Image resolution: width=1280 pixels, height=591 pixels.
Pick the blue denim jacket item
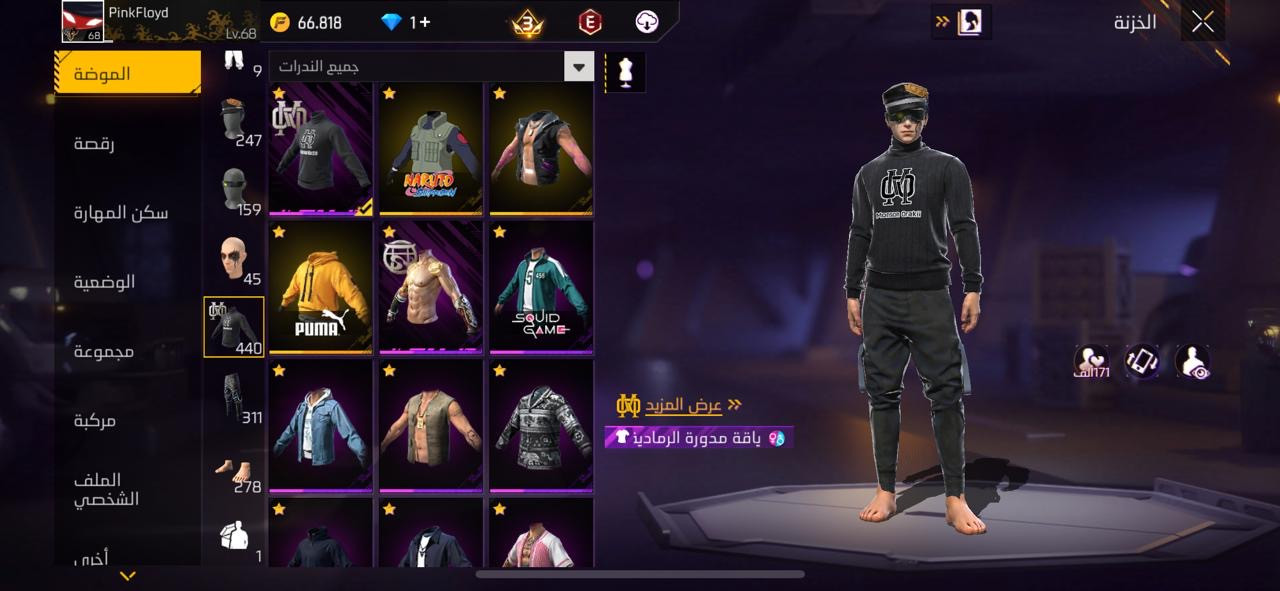pyautogui.click(x=320, y=425)
